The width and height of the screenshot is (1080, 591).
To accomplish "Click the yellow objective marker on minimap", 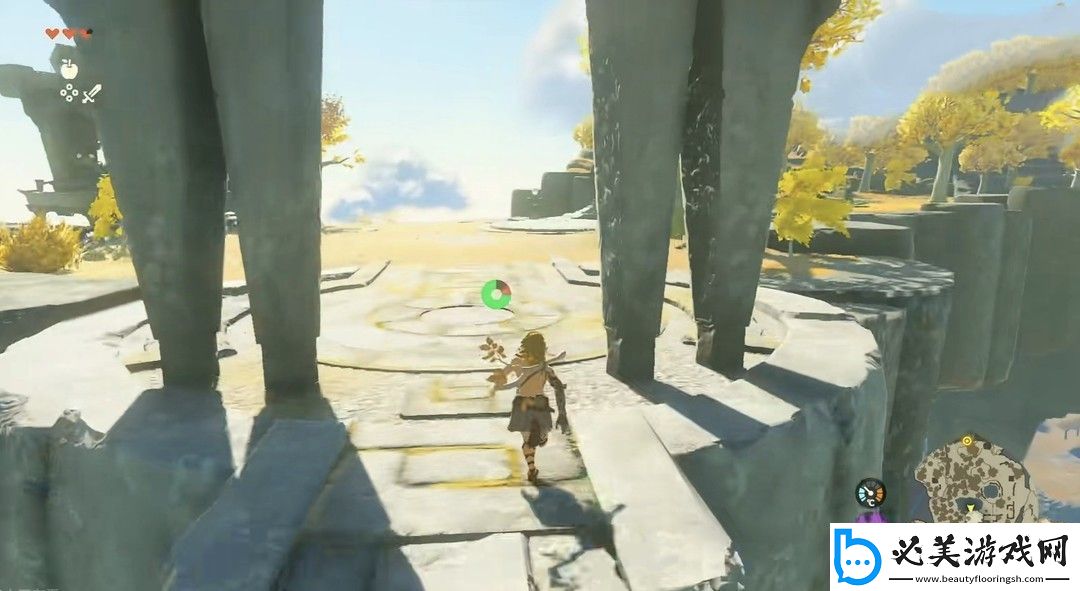I will [967, 440].
